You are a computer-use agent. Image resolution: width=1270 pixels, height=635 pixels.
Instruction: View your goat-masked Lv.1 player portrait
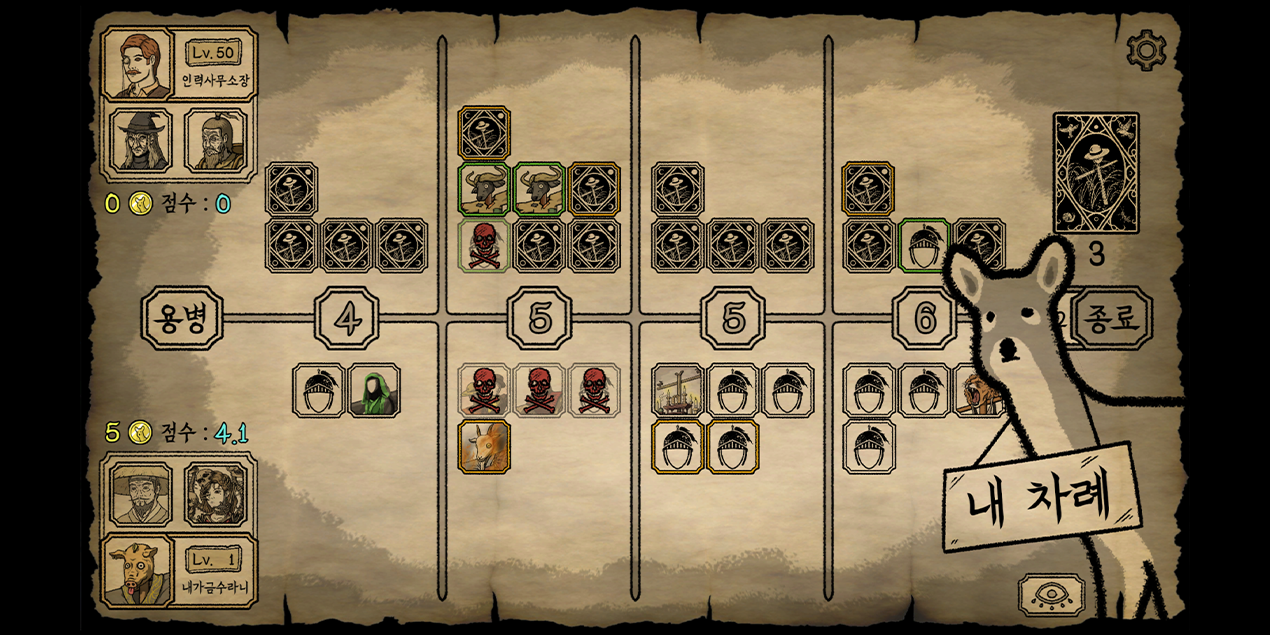(x=139, y=571)
